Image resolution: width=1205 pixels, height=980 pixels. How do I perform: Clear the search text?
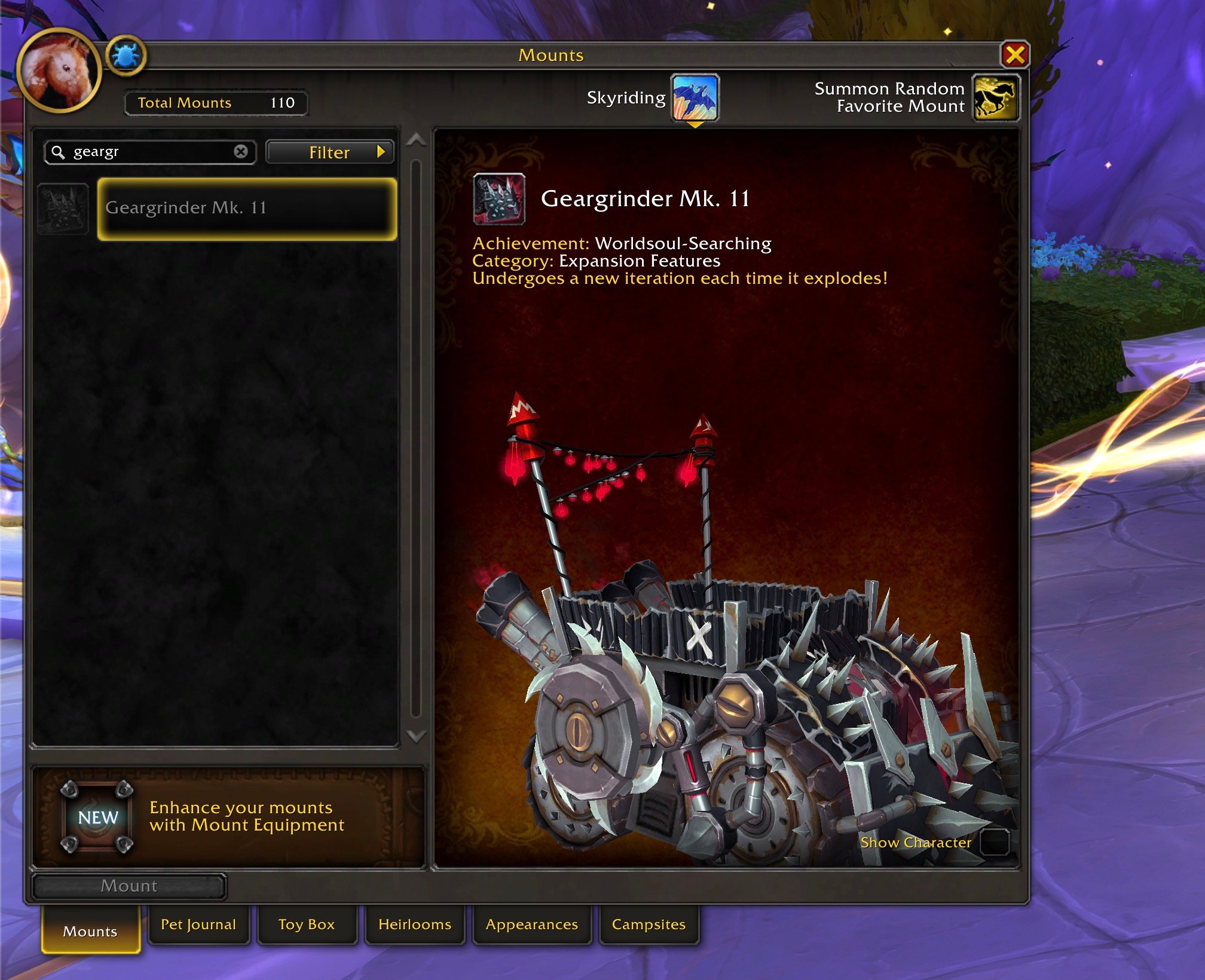pyautogui.click(x=241, y=152)
